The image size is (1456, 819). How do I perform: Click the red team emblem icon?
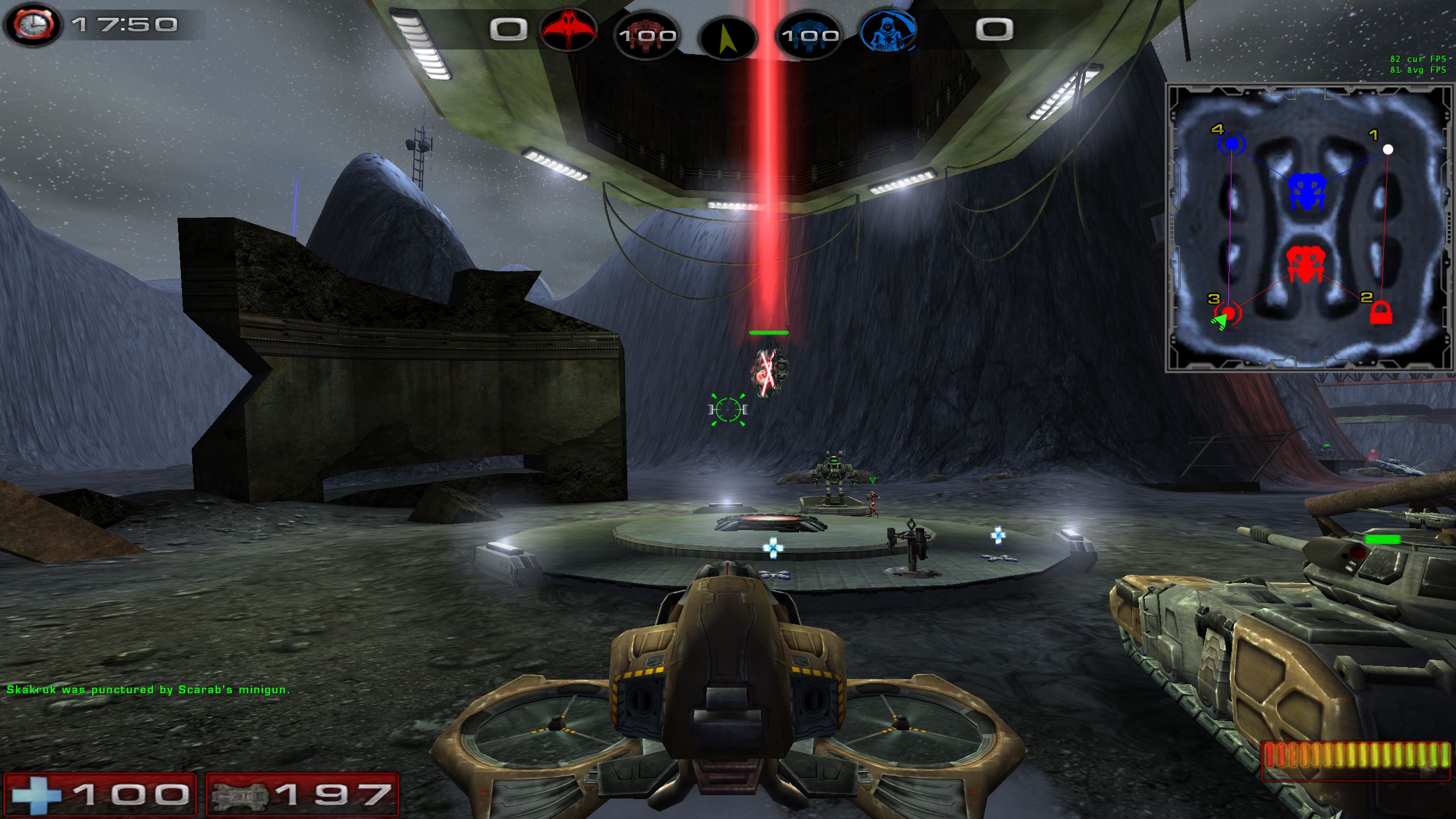pyautogui.click(x=568, y=28)
